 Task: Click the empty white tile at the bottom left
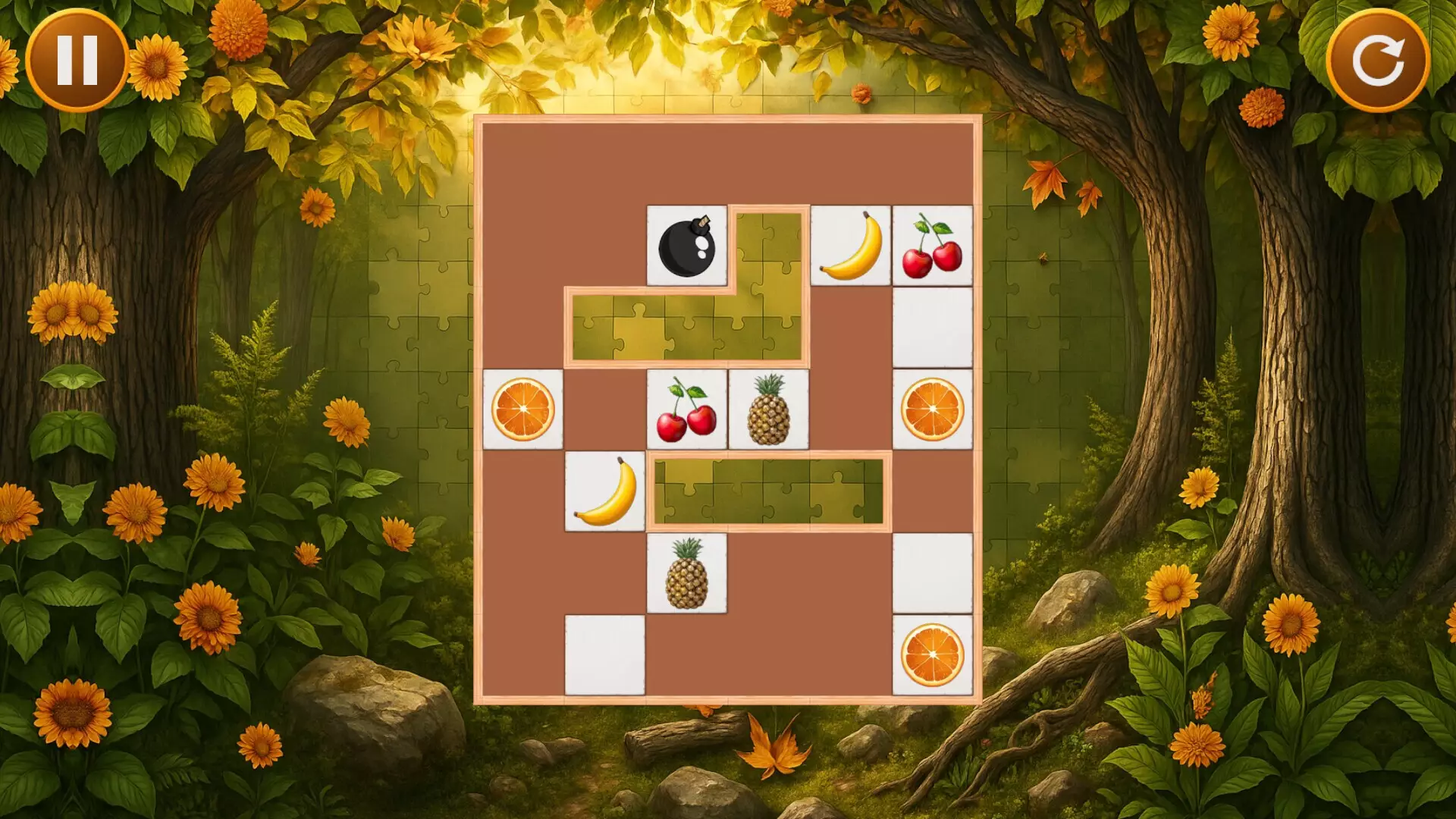pos(606,656)
